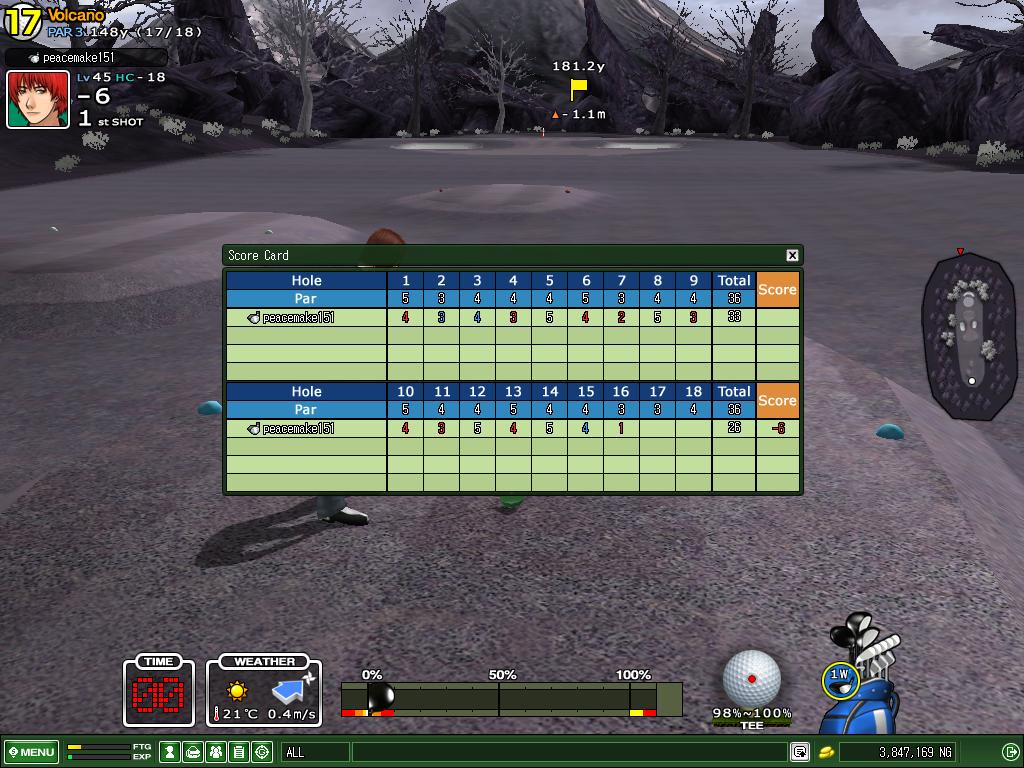Set impact point on the golf ball
Screen dimensions: 1024x768
point(751,679)
